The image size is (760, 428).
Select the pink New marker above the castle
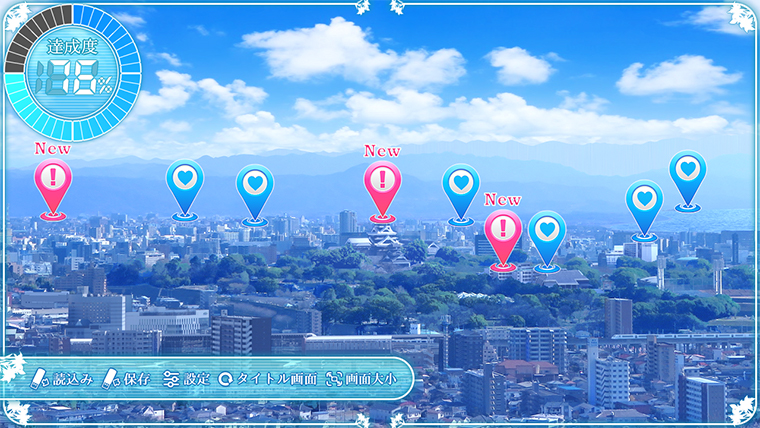tap(382, 183)
